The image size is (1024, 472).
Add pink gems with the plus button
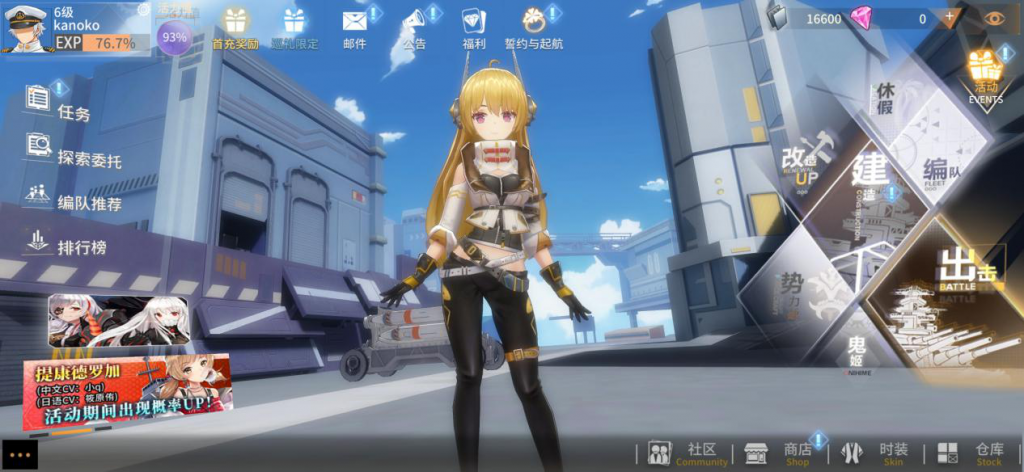949,18
